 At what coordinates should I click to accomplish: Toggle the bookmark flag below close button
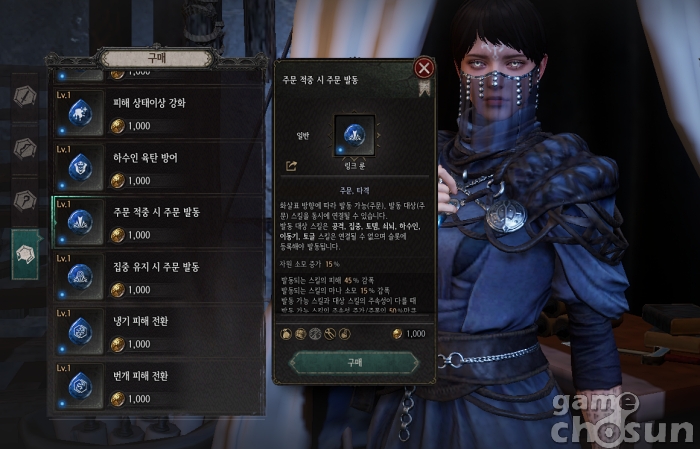pos(424,88)
